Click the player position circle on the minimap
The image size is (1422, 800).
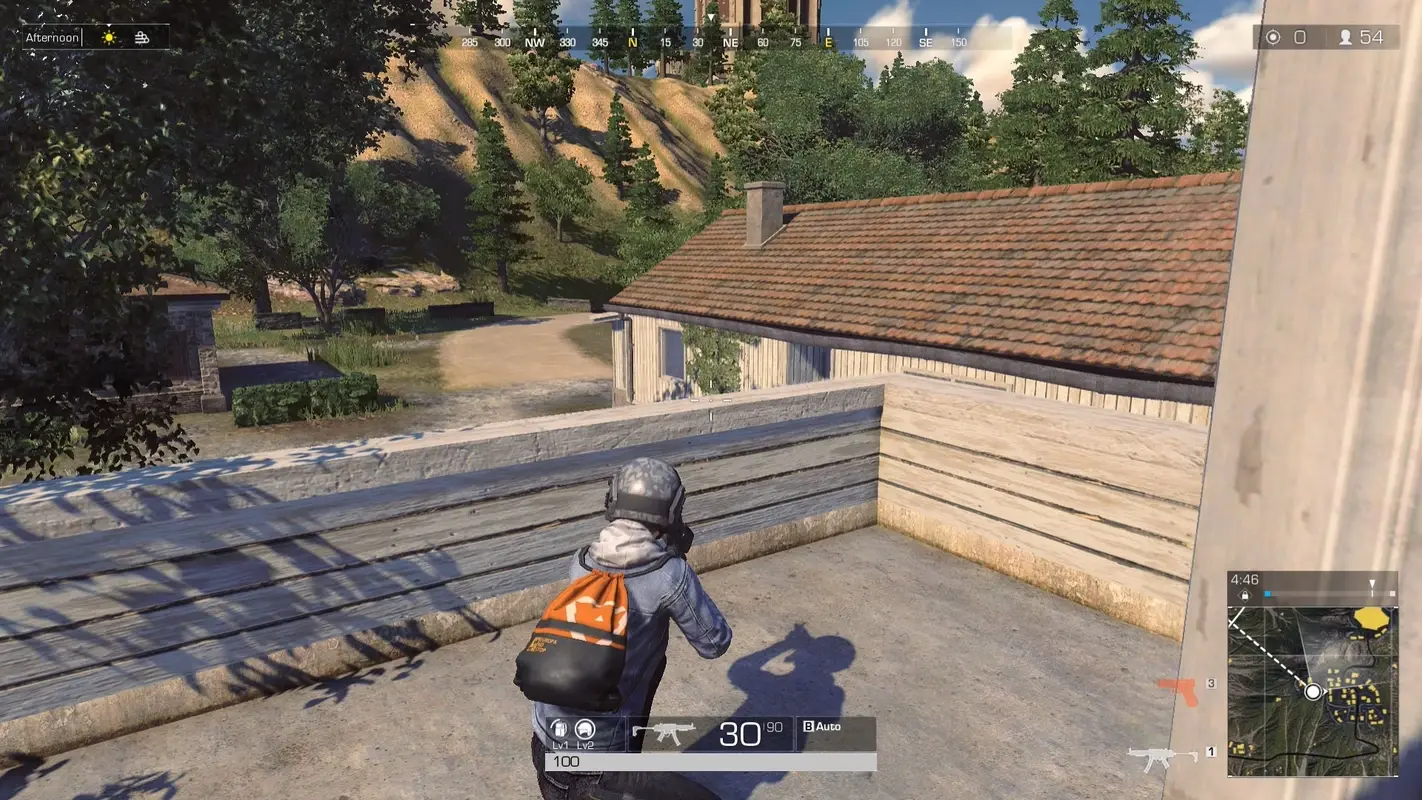1311,691
